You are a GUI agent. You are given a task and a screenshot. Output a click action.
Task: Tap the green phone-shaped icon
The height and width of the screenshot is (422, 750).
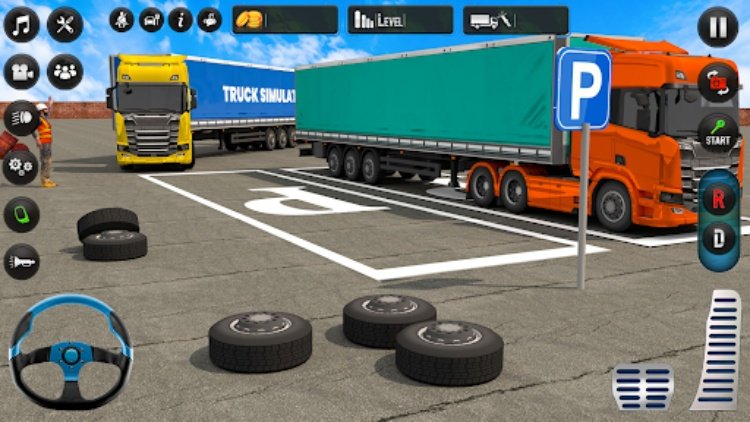point(21,214)
